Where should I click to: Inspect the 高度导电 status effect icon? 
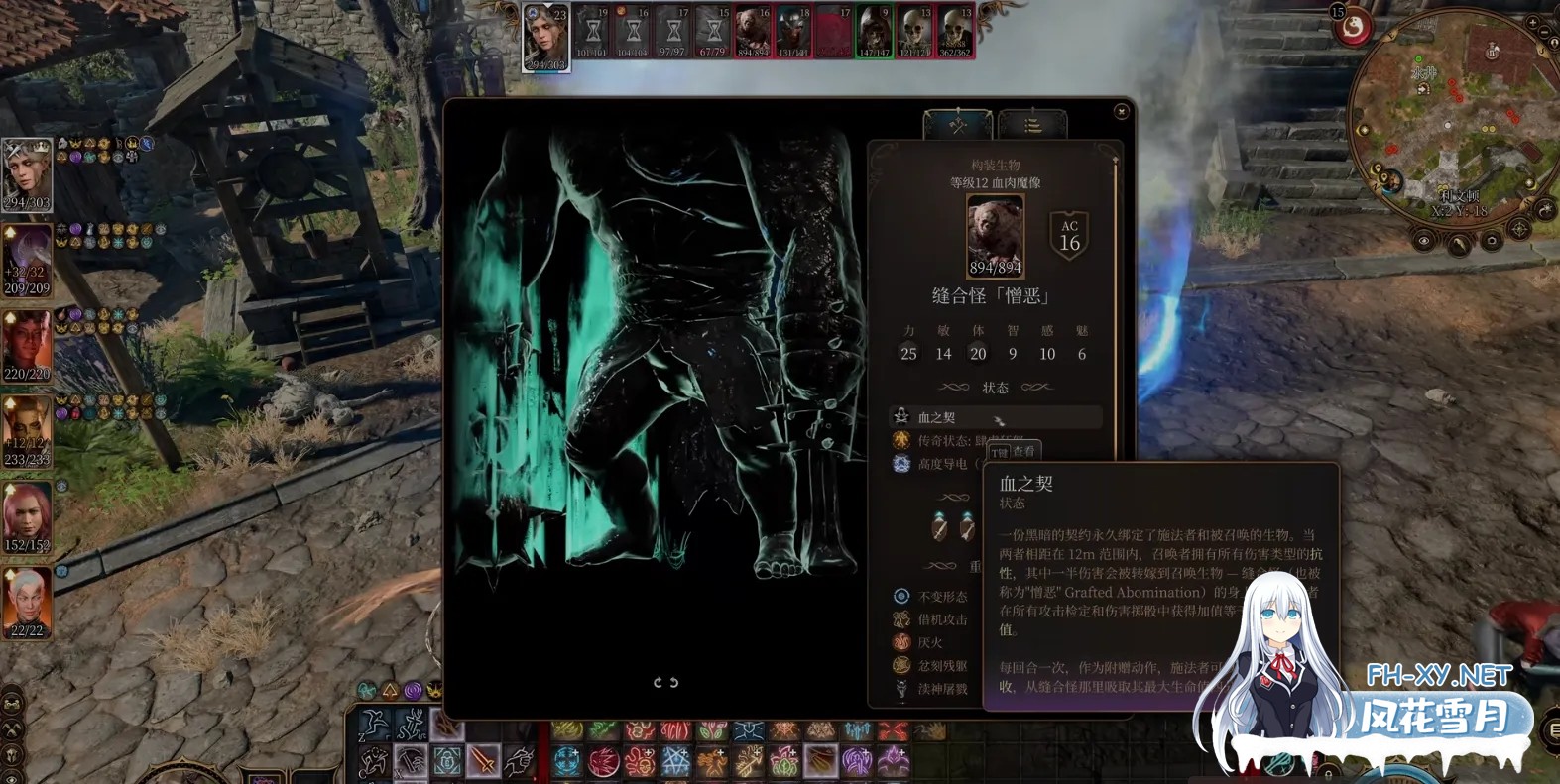tap(900, 465)
